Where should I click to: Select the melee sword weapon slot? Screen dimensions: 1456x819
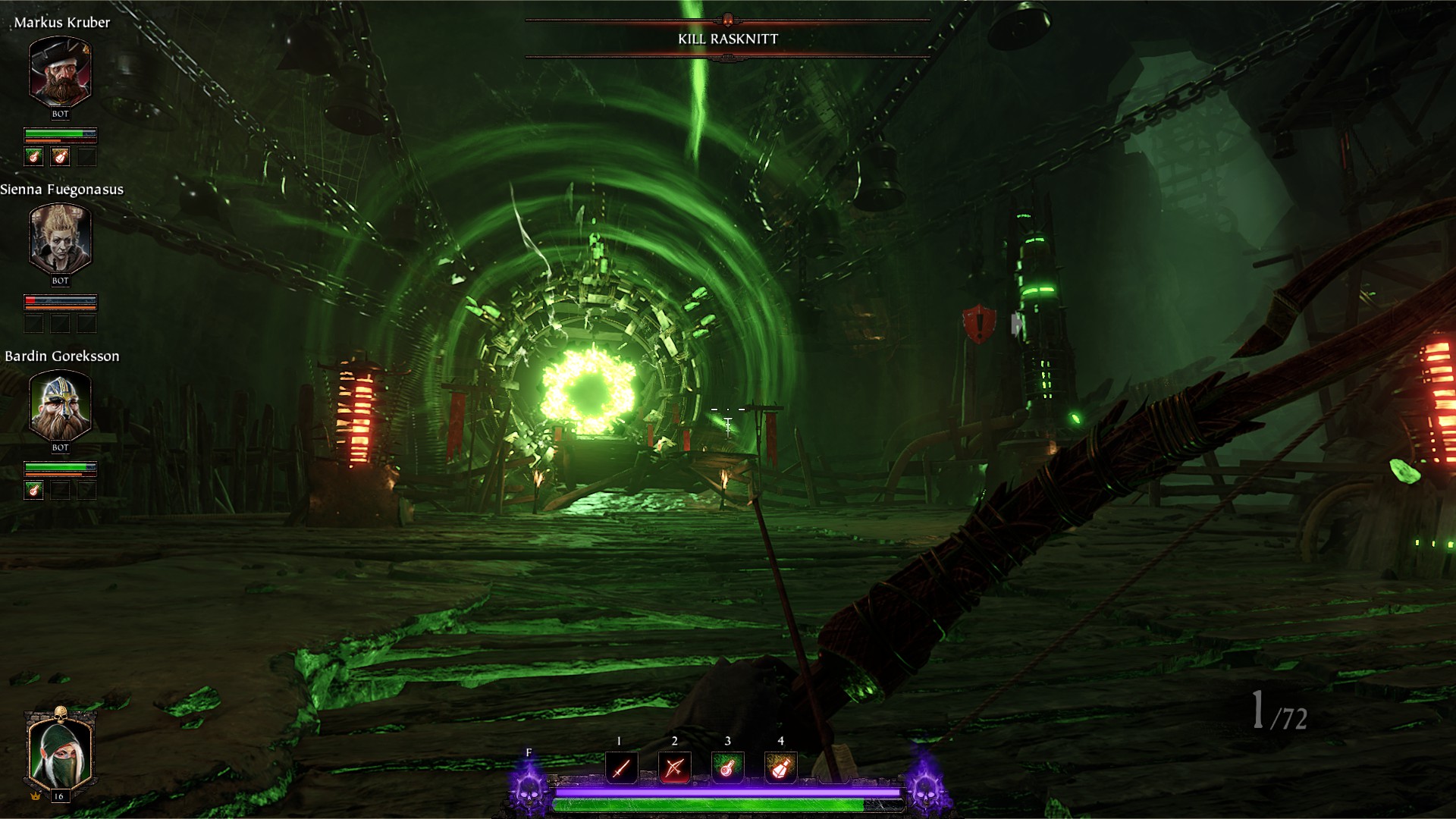(621, 768)
